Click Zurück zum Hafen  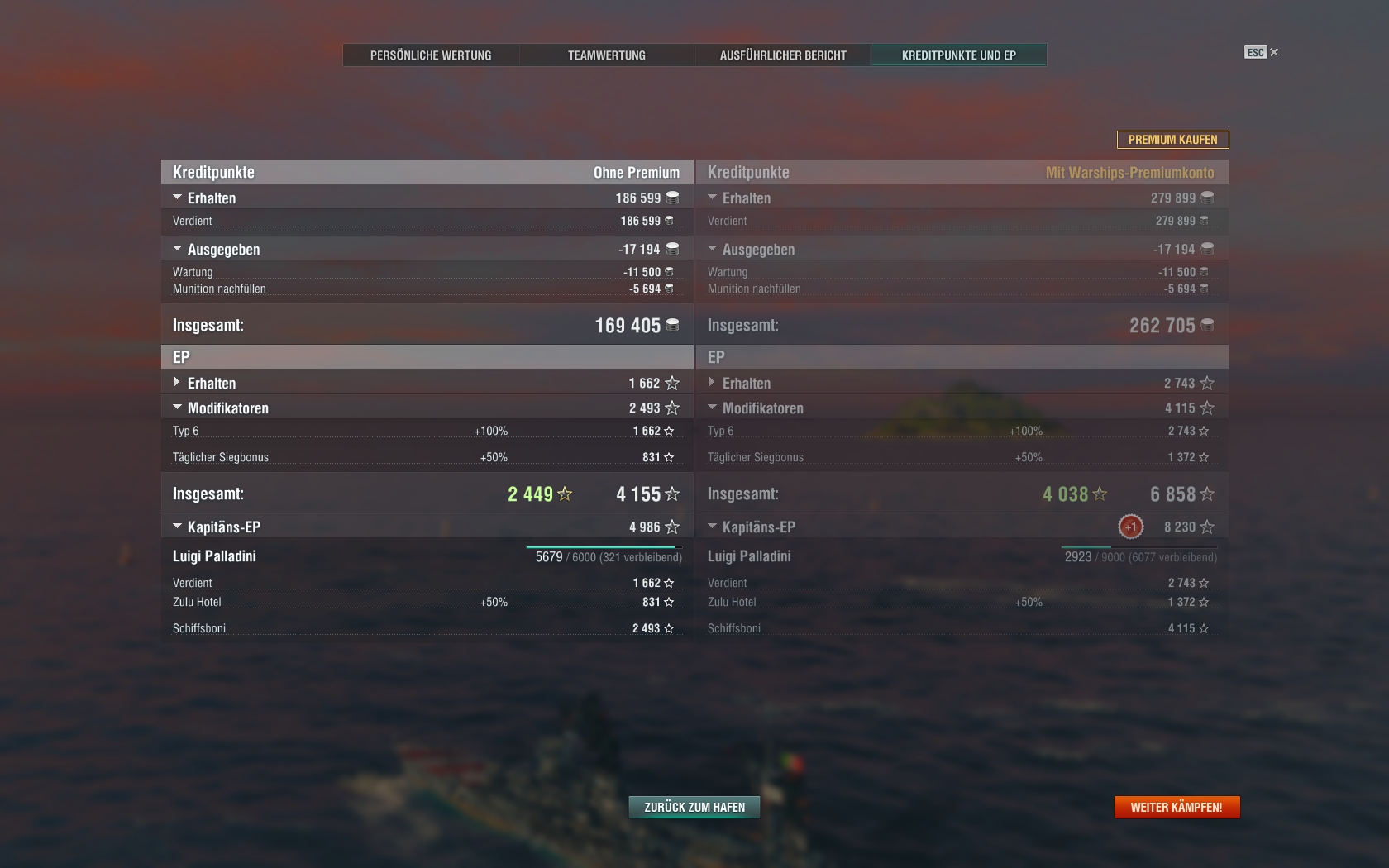click(x=694, y=807)
